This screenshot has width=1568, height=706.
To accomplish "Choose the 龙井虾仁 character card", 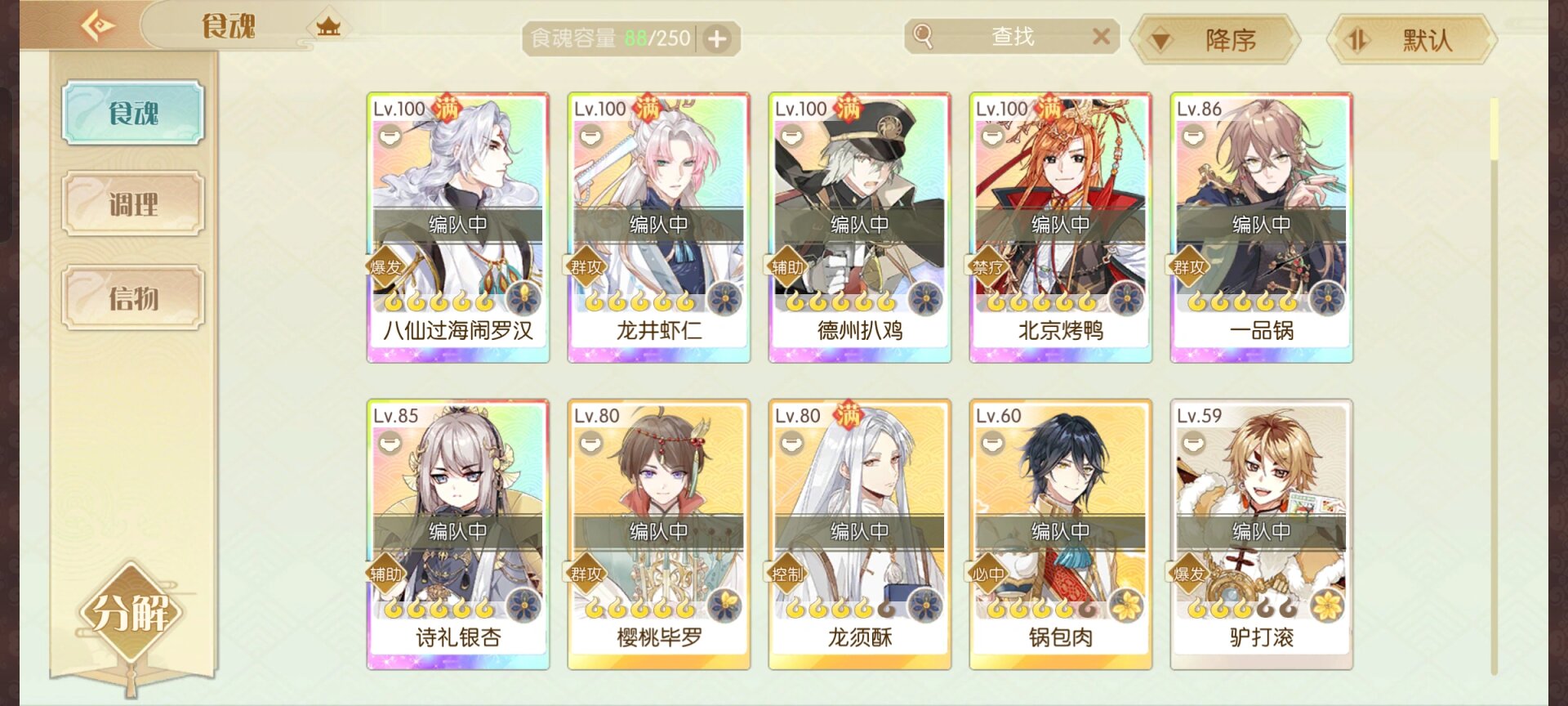I will 659,227.
